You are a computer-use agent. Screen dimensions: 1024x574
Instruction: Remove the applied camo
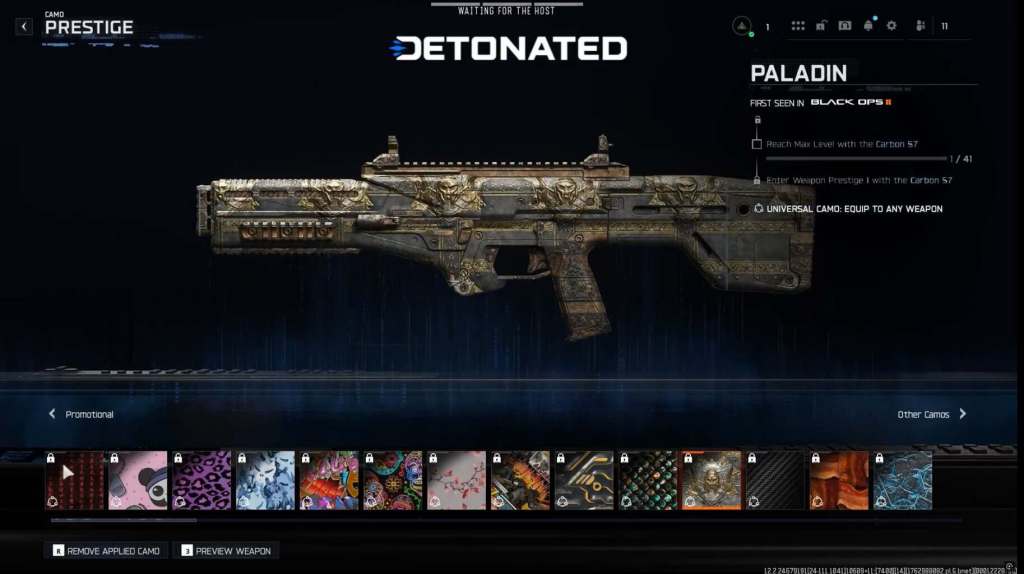(106, 551)
